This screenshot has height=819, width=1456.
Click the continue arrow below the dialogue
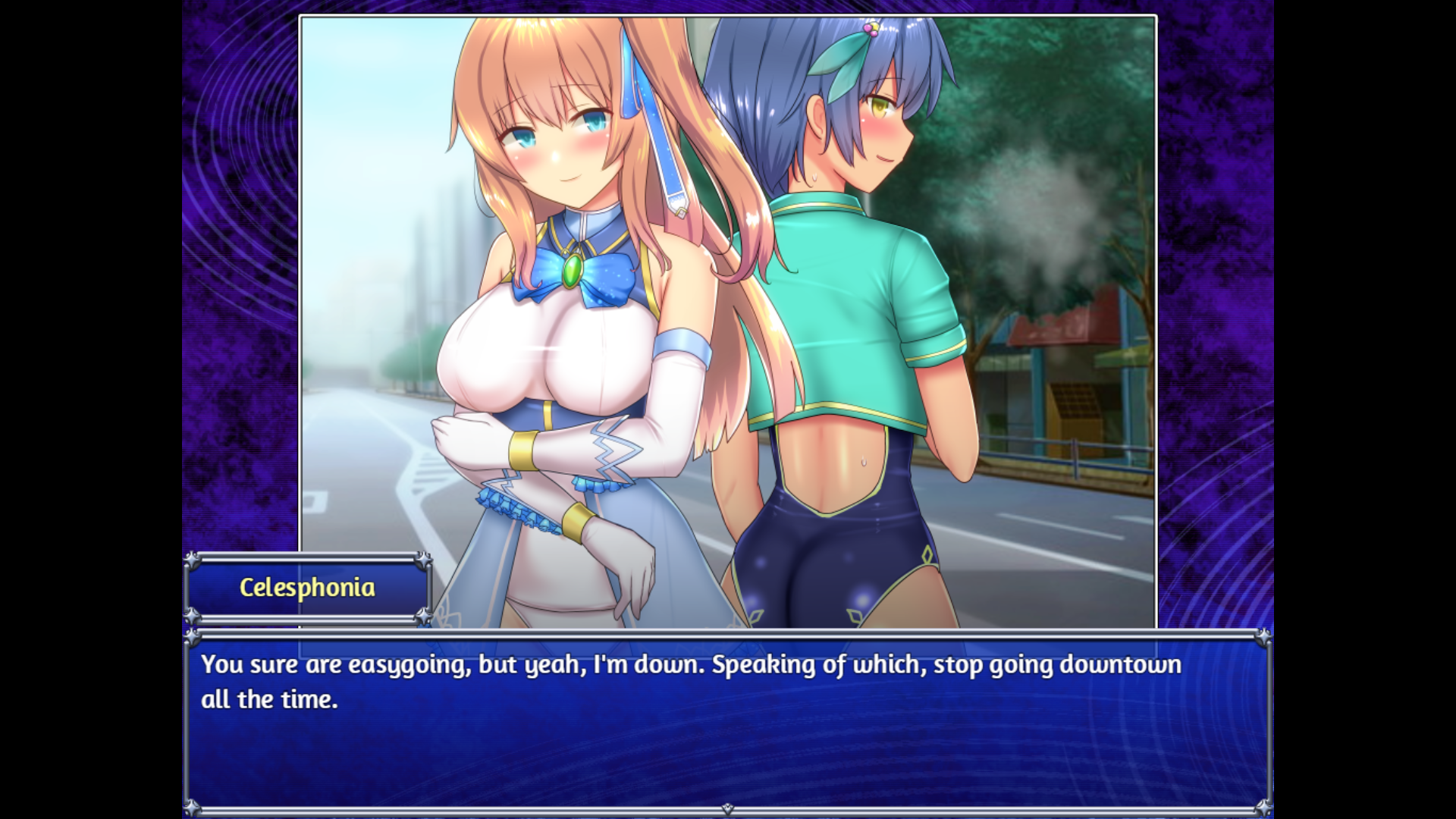tap(727, 809)
